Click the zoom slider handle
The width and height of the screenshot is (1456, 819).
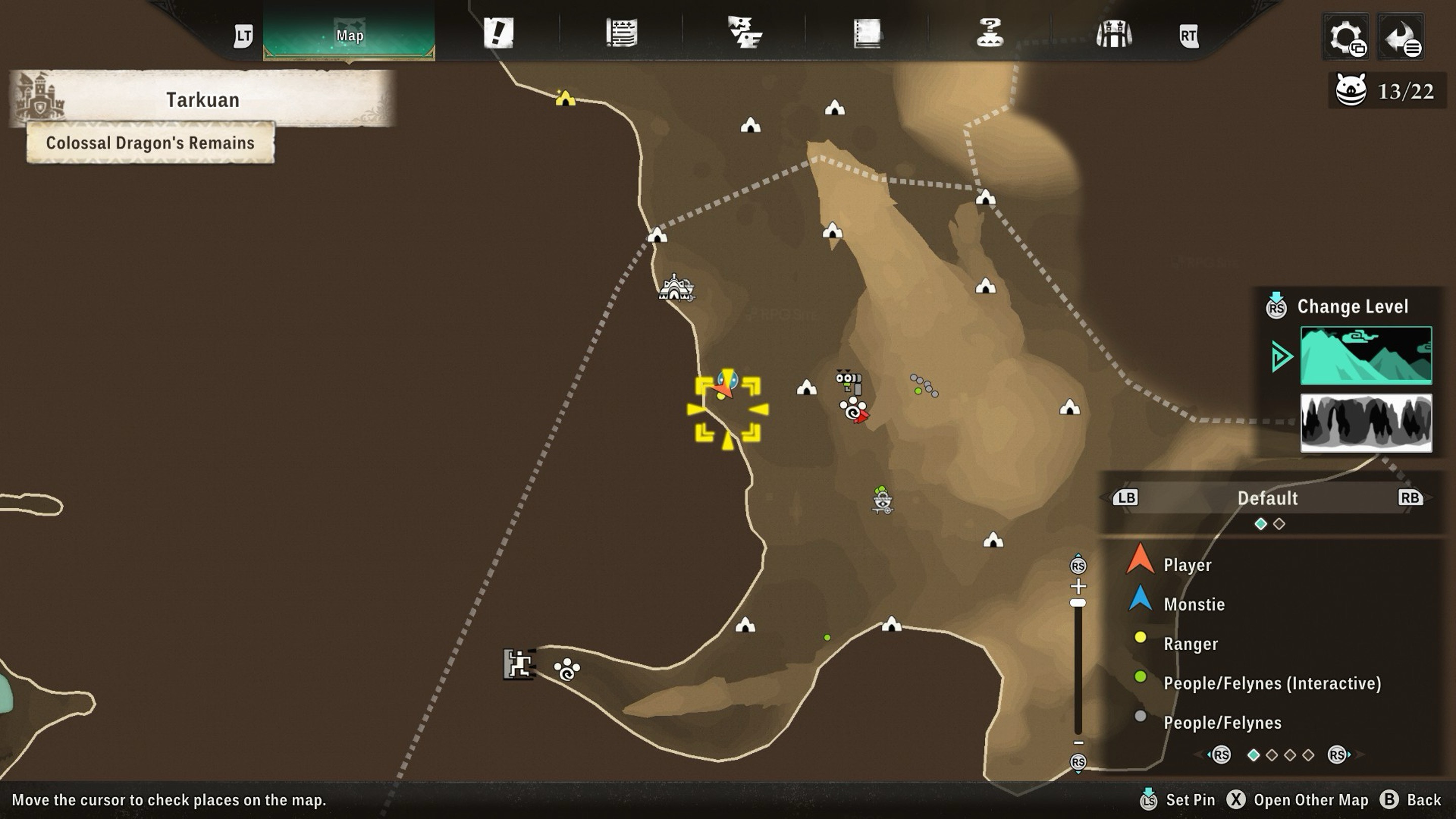tap(1078, 603)
